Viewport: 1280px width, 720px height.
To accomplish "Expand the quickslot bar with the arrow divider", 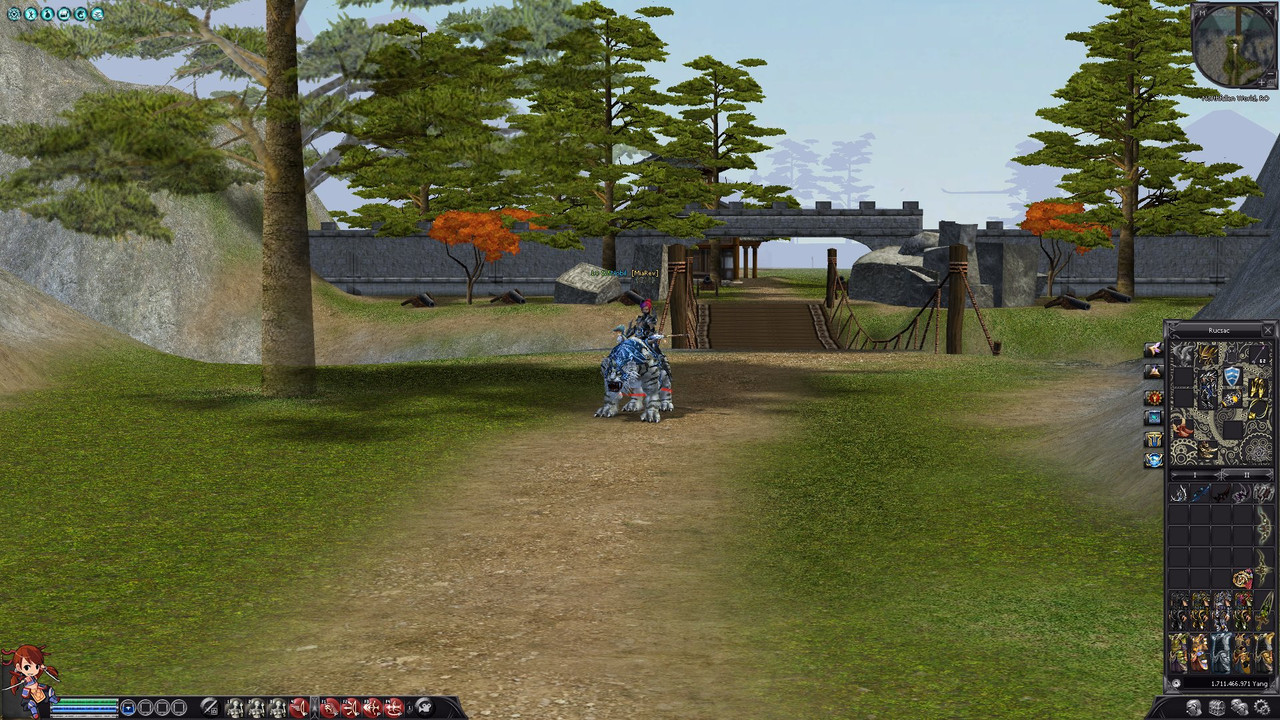I will (x=315, y=709).
